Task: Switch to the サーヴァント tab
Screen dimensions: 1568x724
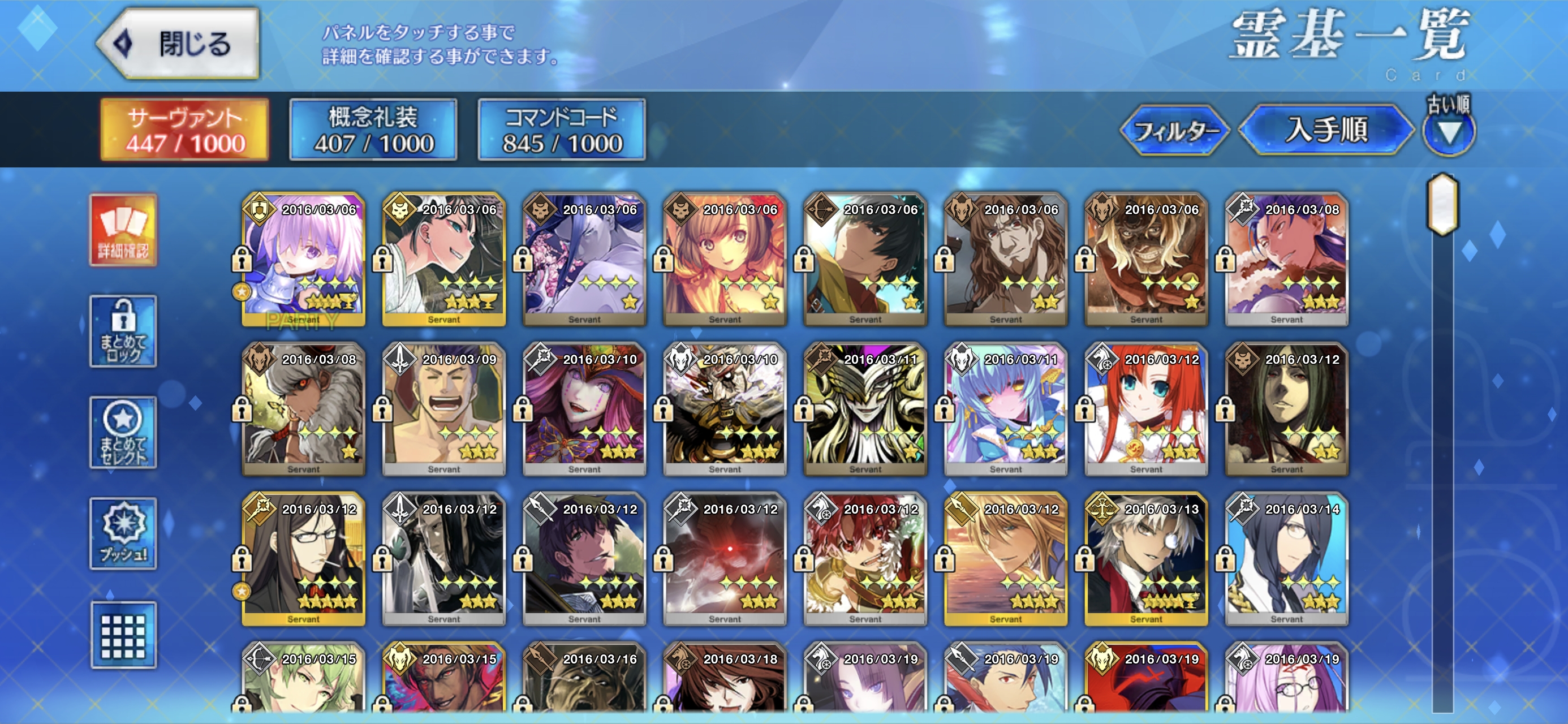Action: [184, 130]
